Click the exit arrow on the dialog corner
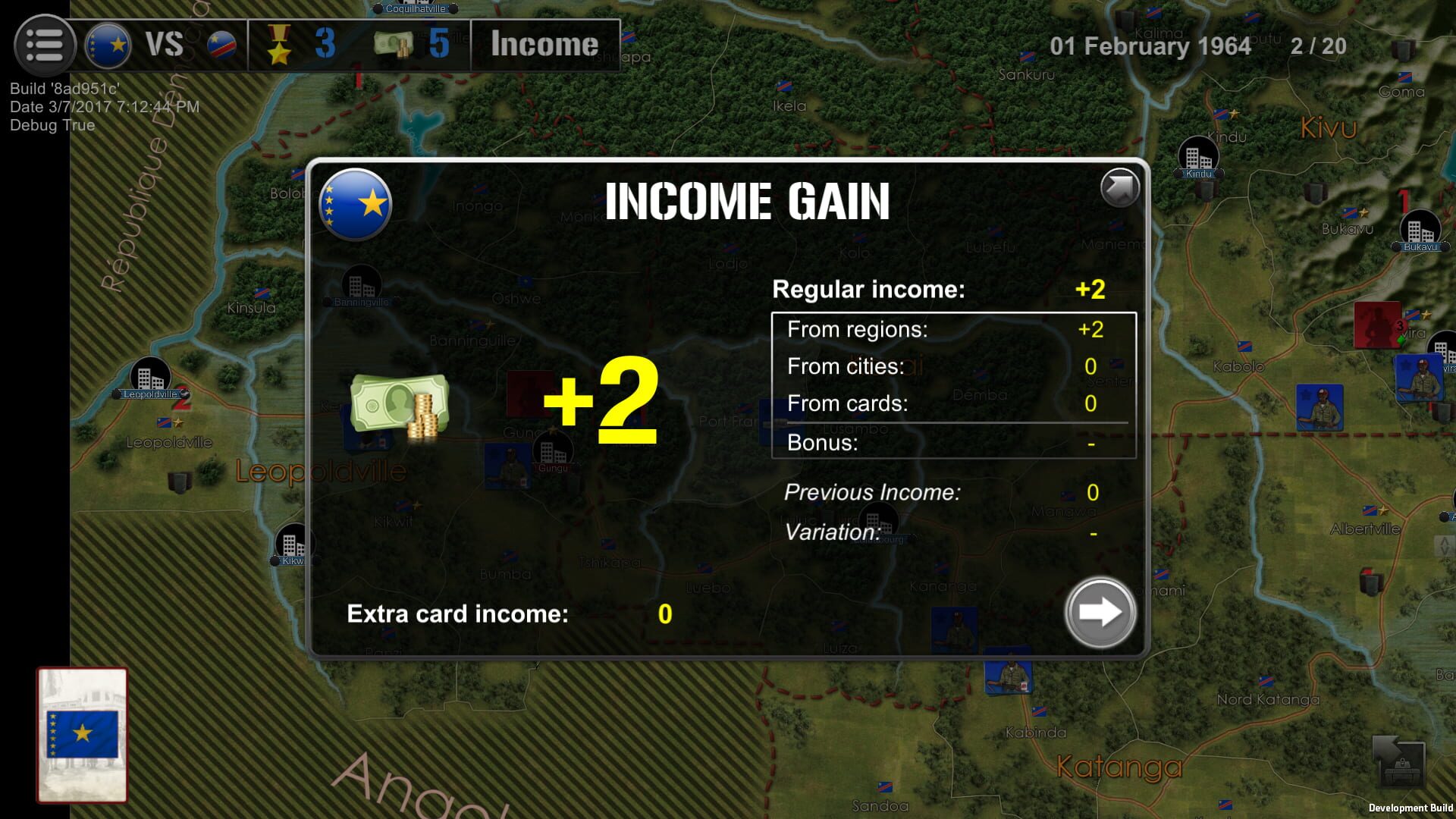 pyautogui.click(x=1121, y=187)
